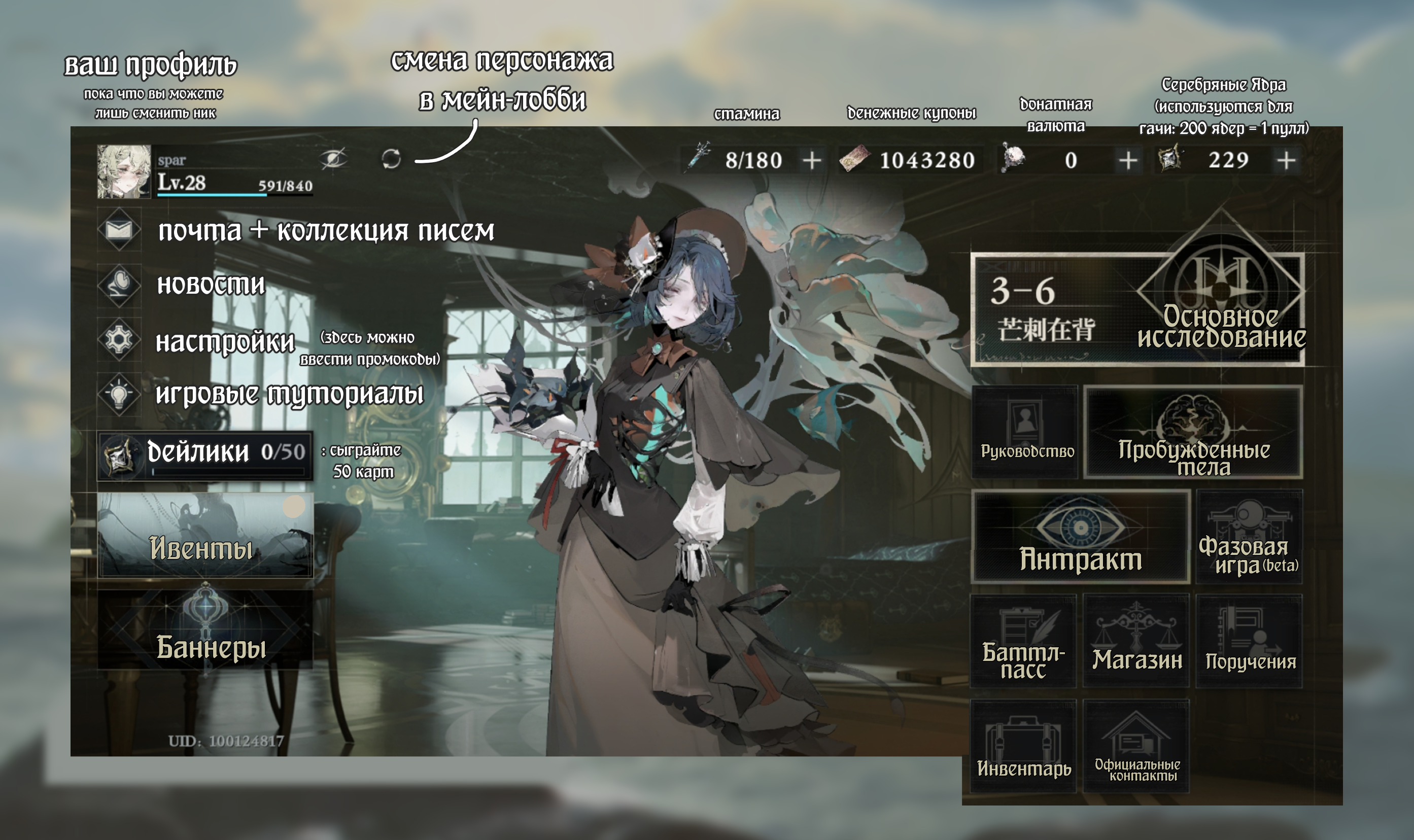Add stamina with the plus button

click(812, 161)
